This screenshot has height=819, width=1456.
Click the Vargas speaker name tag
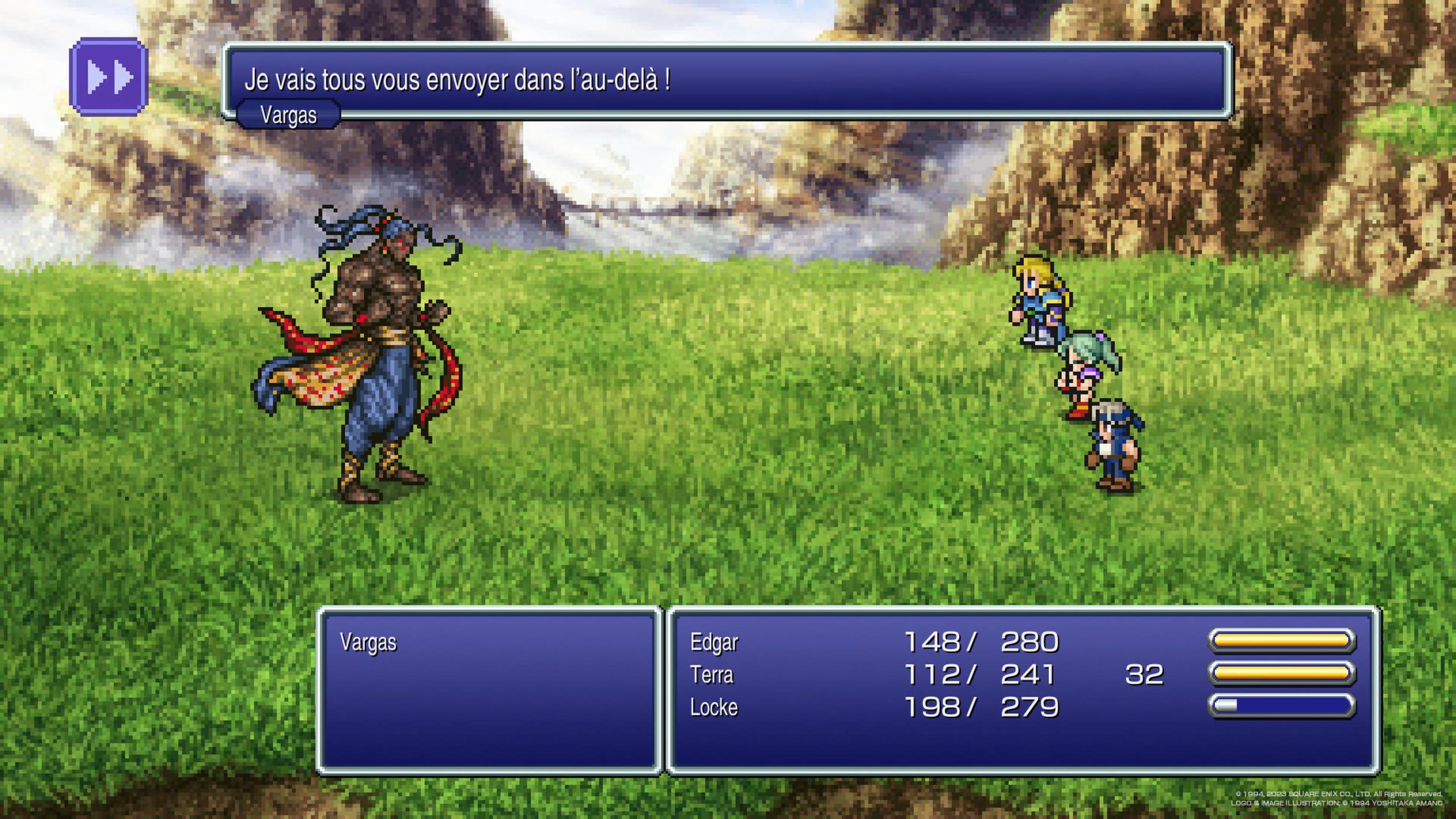click(x=289, y=117)
